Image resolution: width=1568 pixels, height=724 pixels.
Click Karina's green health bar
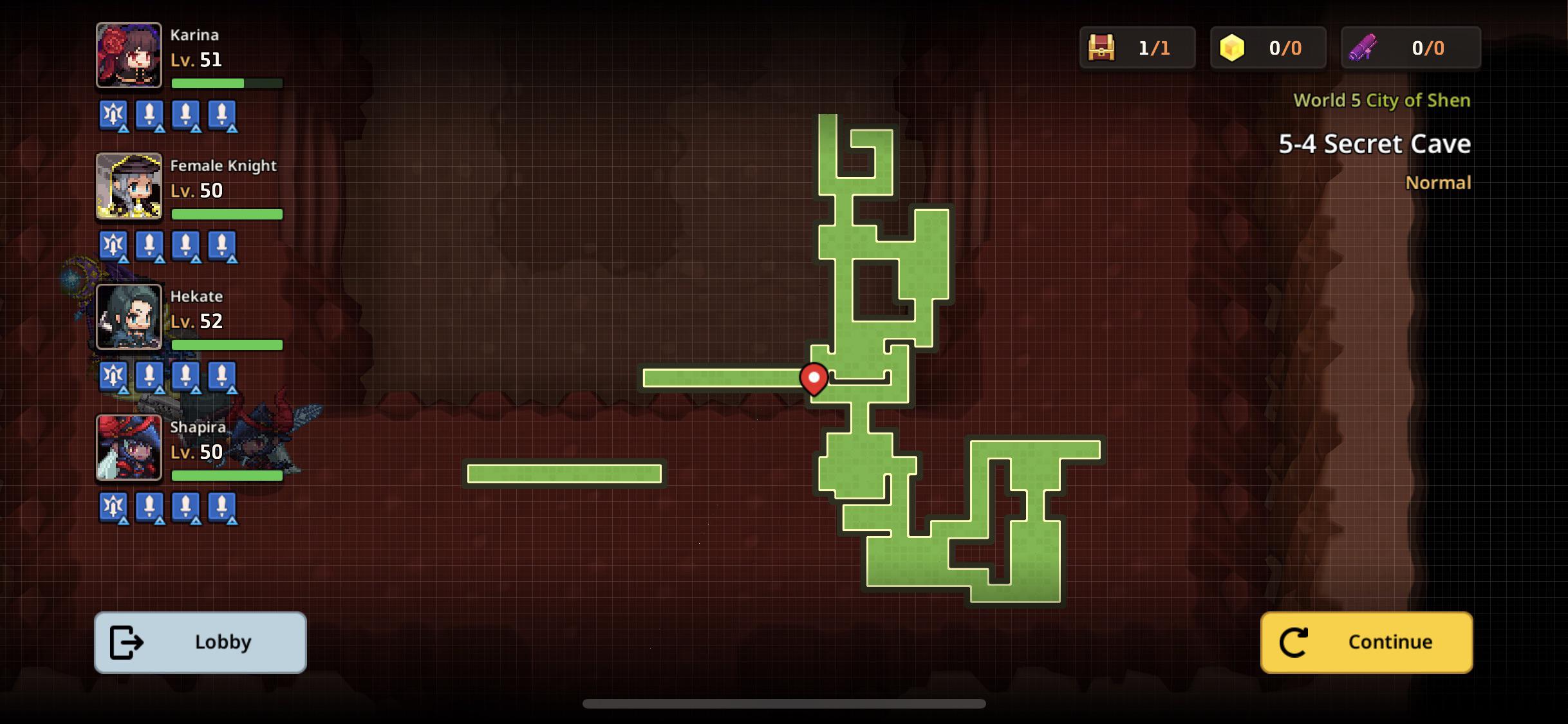pyautogui.click(x=209, y=84)
